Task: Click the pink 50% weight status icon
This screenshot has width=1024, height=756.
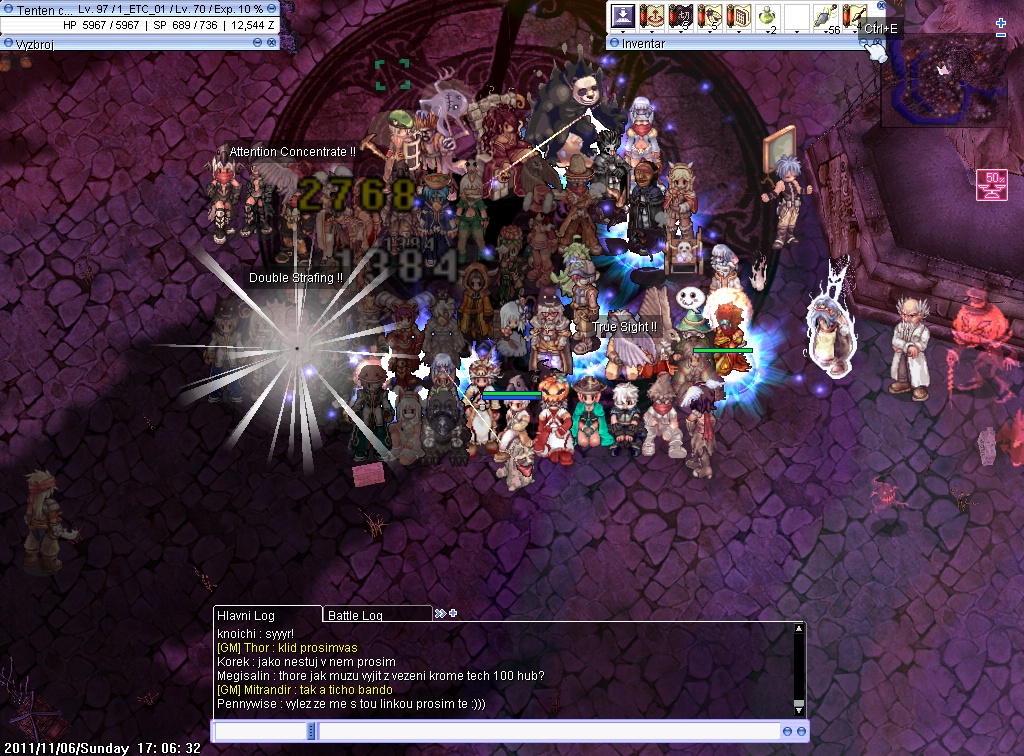Action: tap(991, 185)
